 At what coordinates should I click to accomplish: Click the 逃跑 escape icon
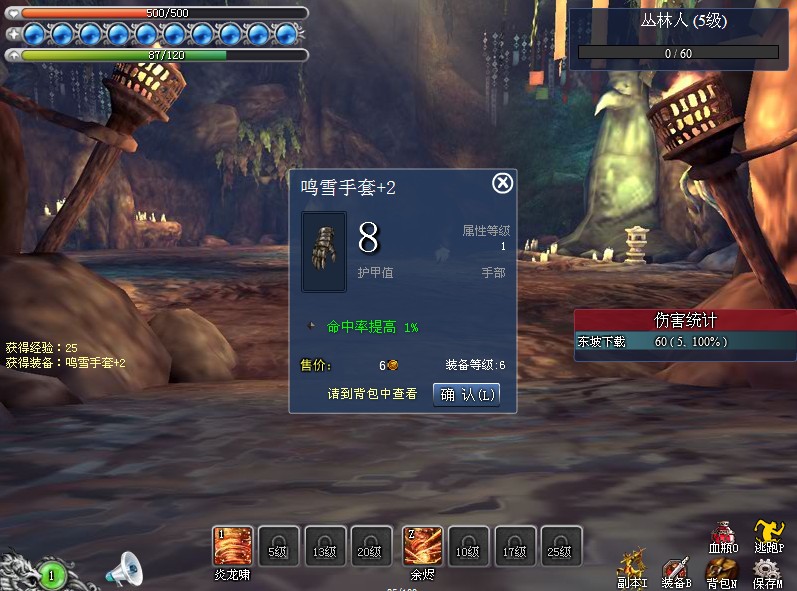point(768,535)
